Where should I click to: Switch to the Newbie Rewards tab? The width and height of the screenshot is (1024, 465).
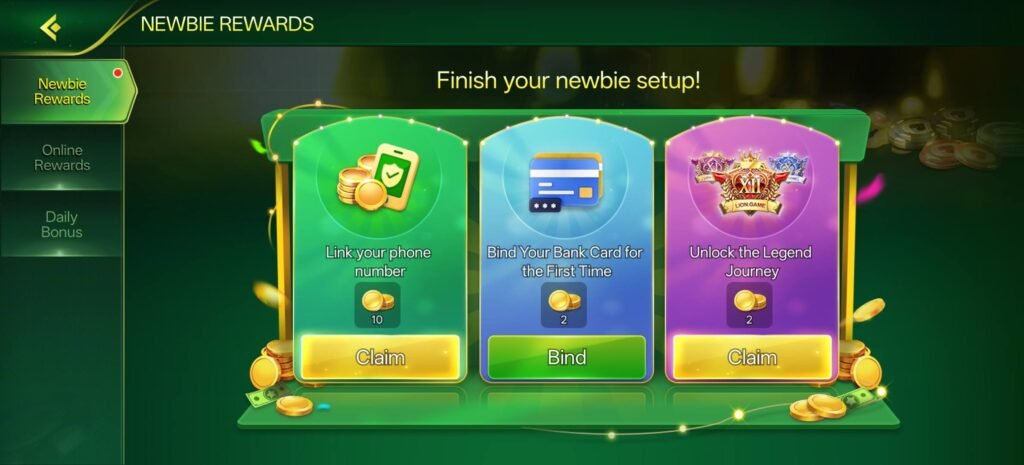63,92
